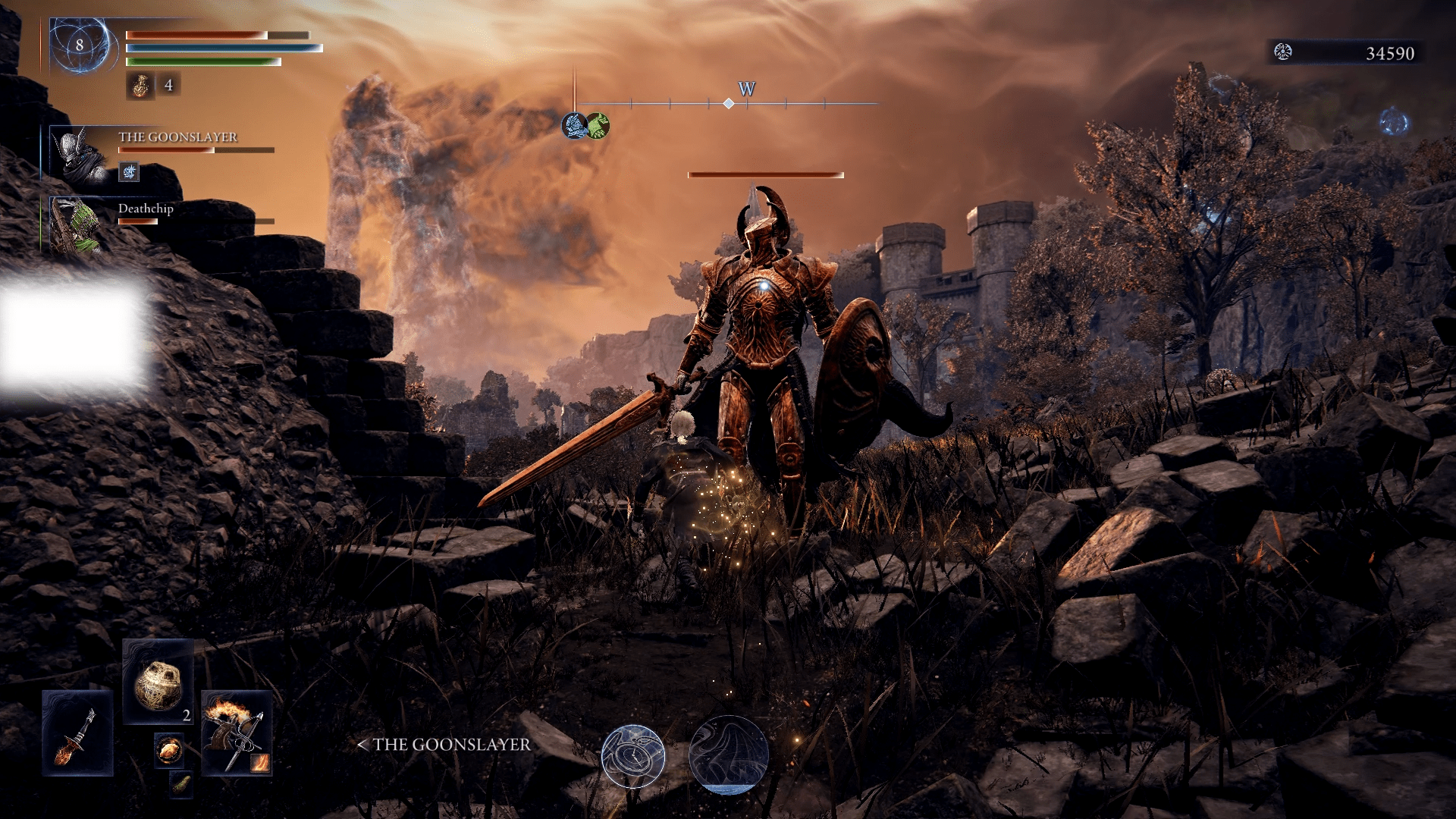Click the green teammate marker on the compass
1456x819 pixels.
[598, 125]
